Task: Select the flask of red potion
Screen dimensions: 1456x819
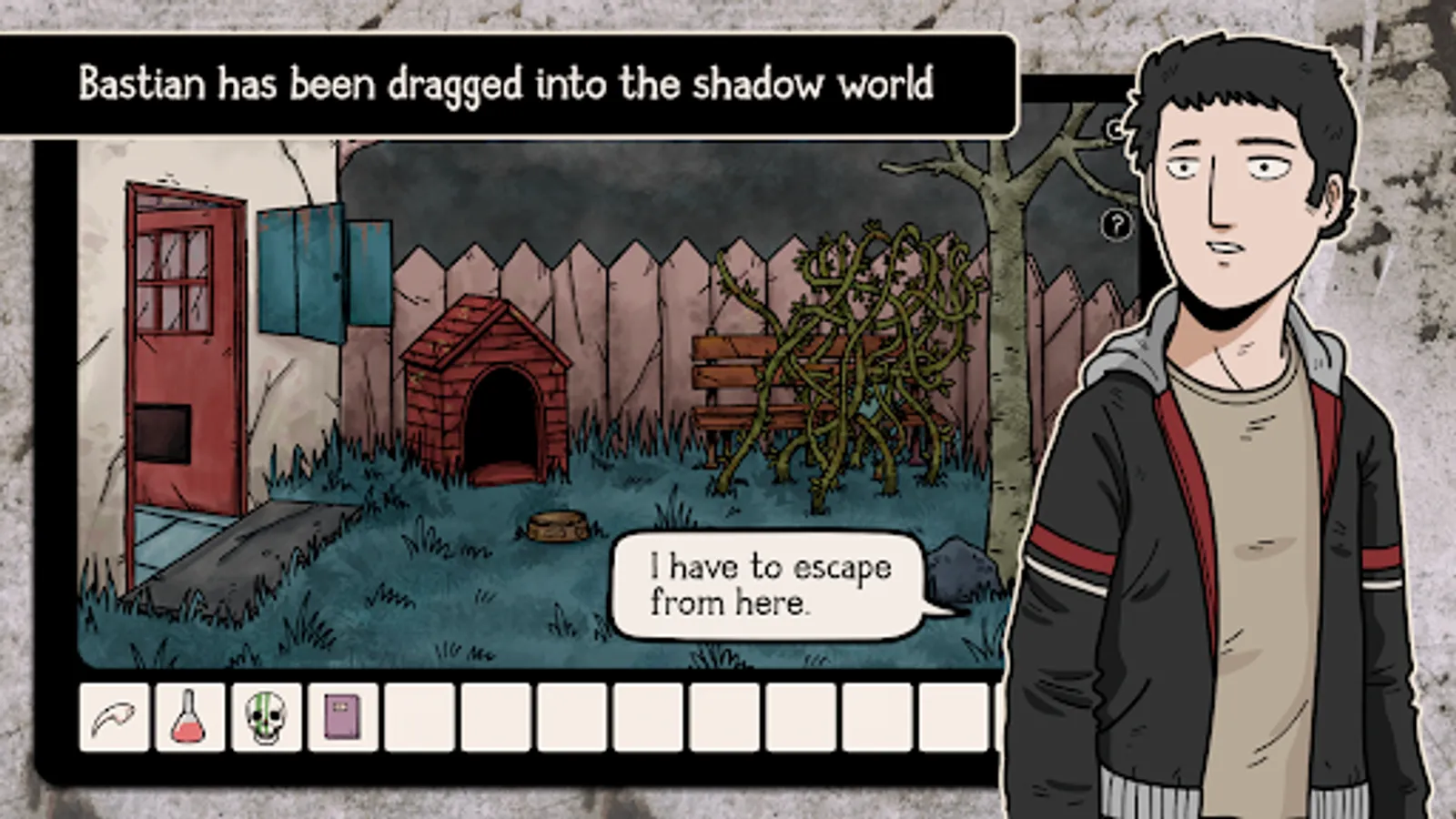Action: click(x=189, y=715)
